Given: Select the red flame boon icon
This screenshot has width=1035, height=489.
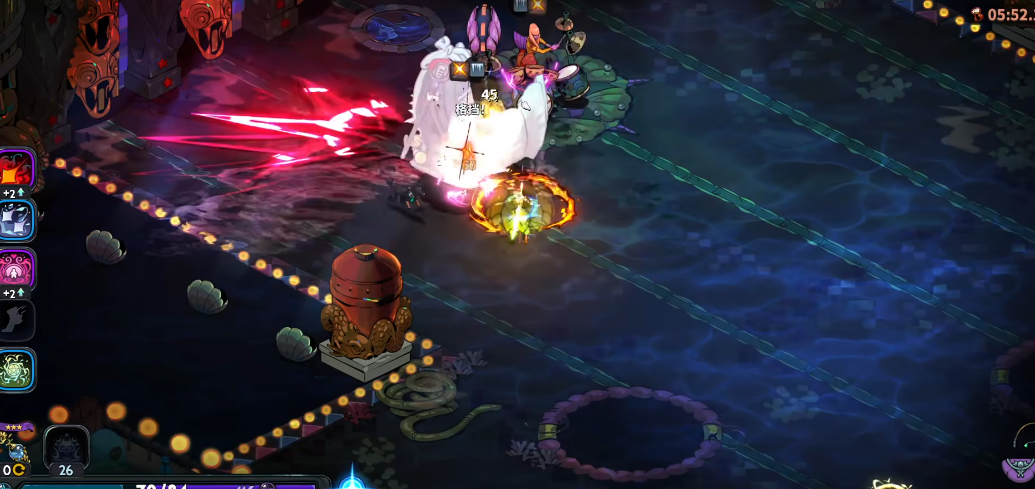Looking at the screenshot, I should tap(16, 168).
